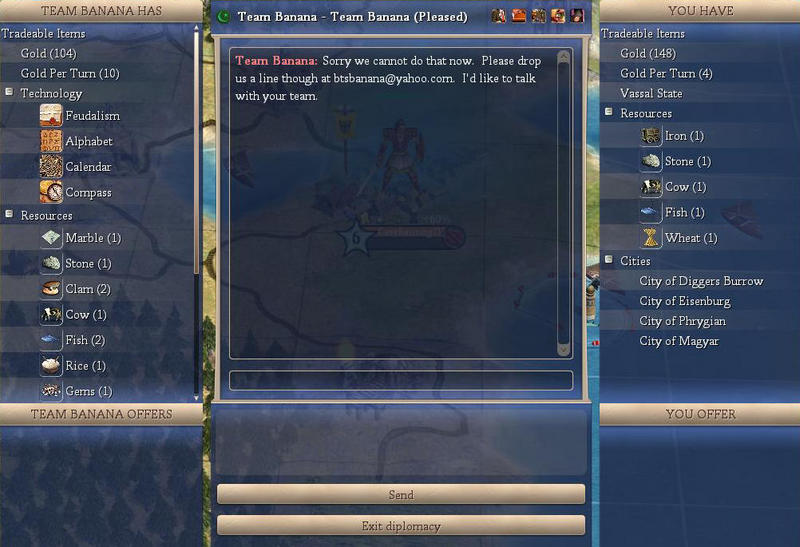800x547 pixels.
Task: Ask for Team Banana's Gold Per Turn (10)
Action: pyautogui.click(x=69, y=73)
